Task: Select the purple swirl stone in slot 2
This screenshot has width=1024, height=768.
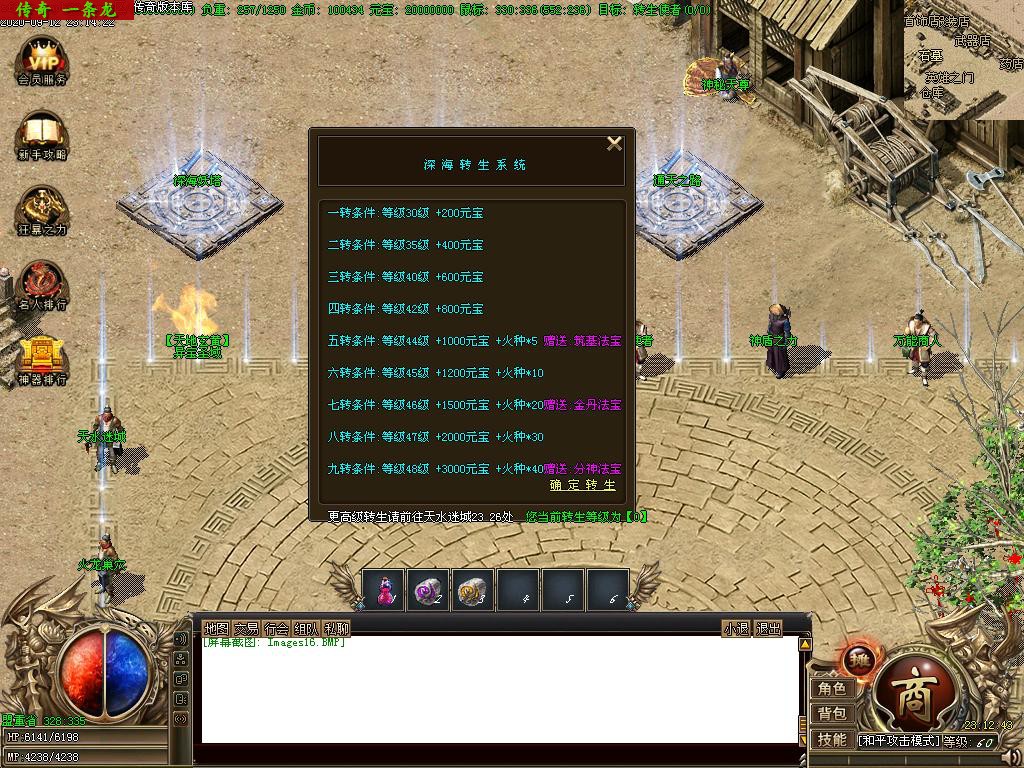Action: (429, 591)
